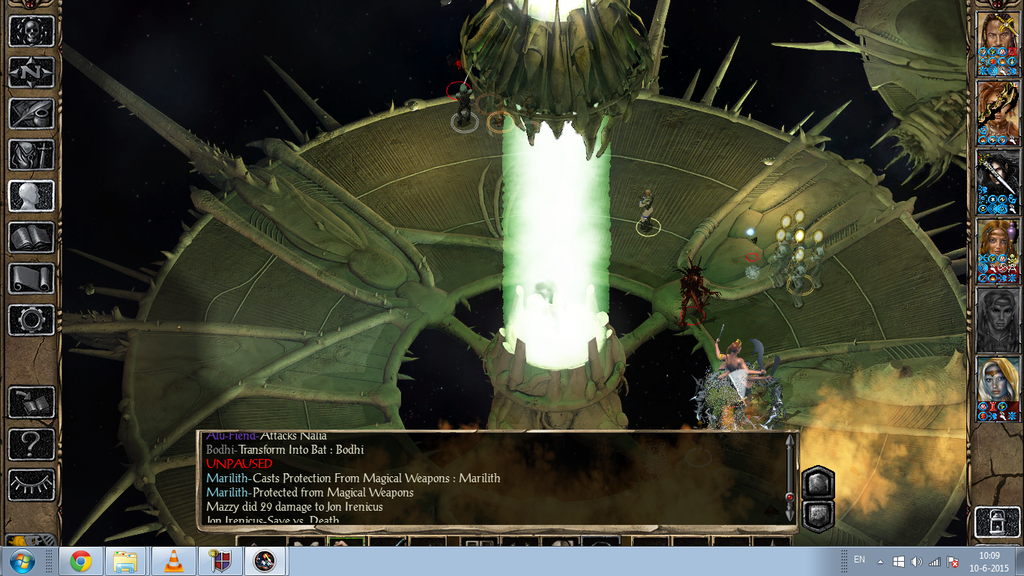Open the mage spellbook with the open book icon
The image size is (1024, 576).
31,237
